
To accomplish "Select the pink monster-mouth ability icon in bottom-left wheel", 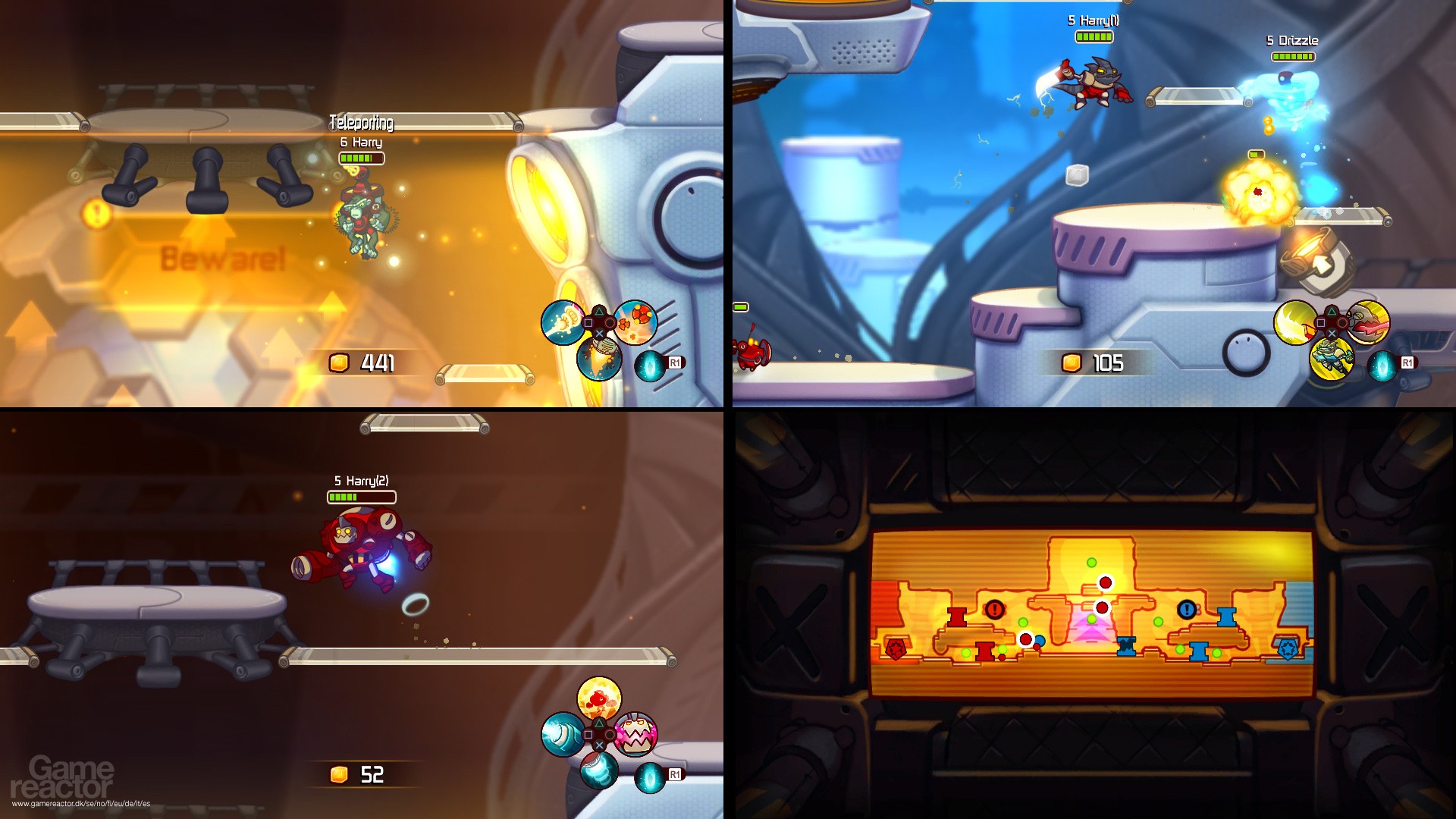I will 635,735.
